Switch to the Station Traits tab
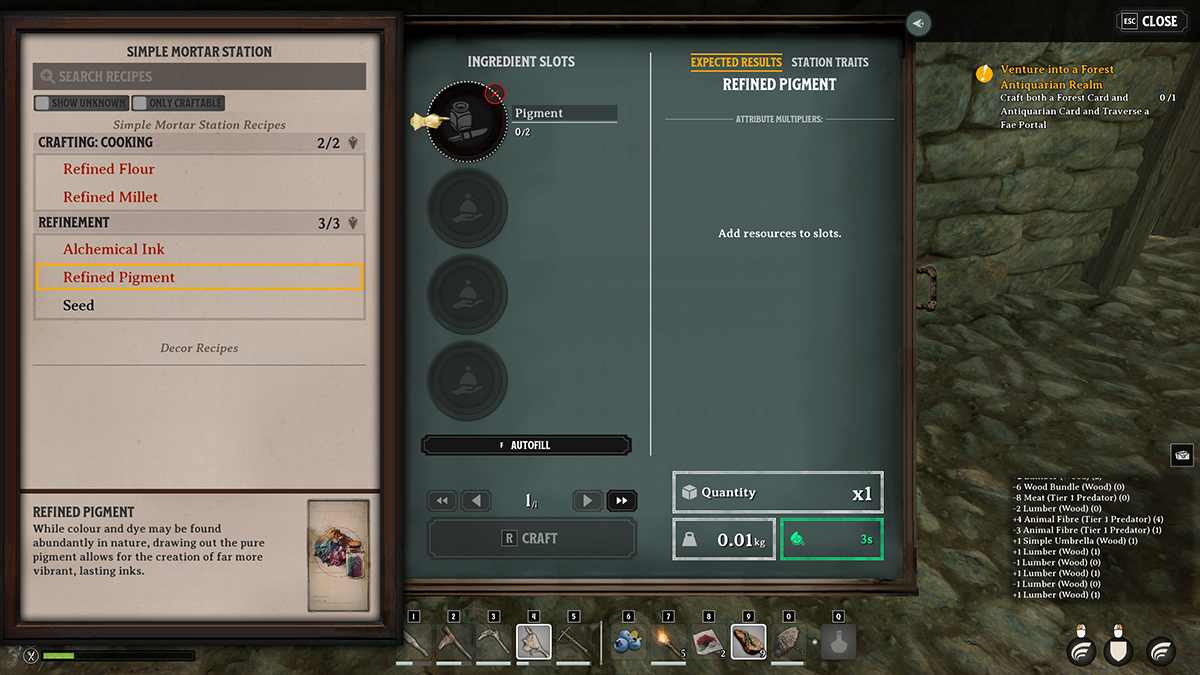1200x675 pixels. [830, 62]
